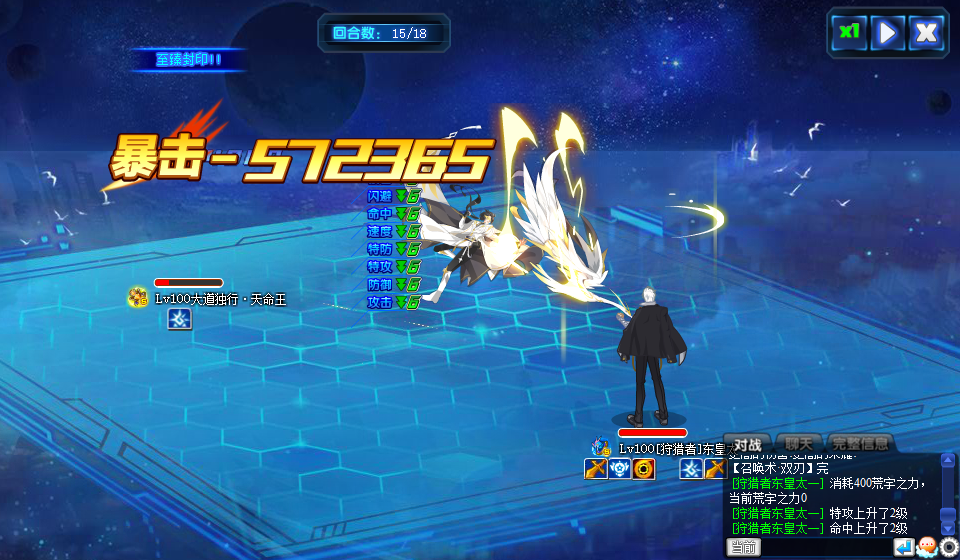Click the play arrow replay button
960x560 pixels.
click(x=887, y=32)
